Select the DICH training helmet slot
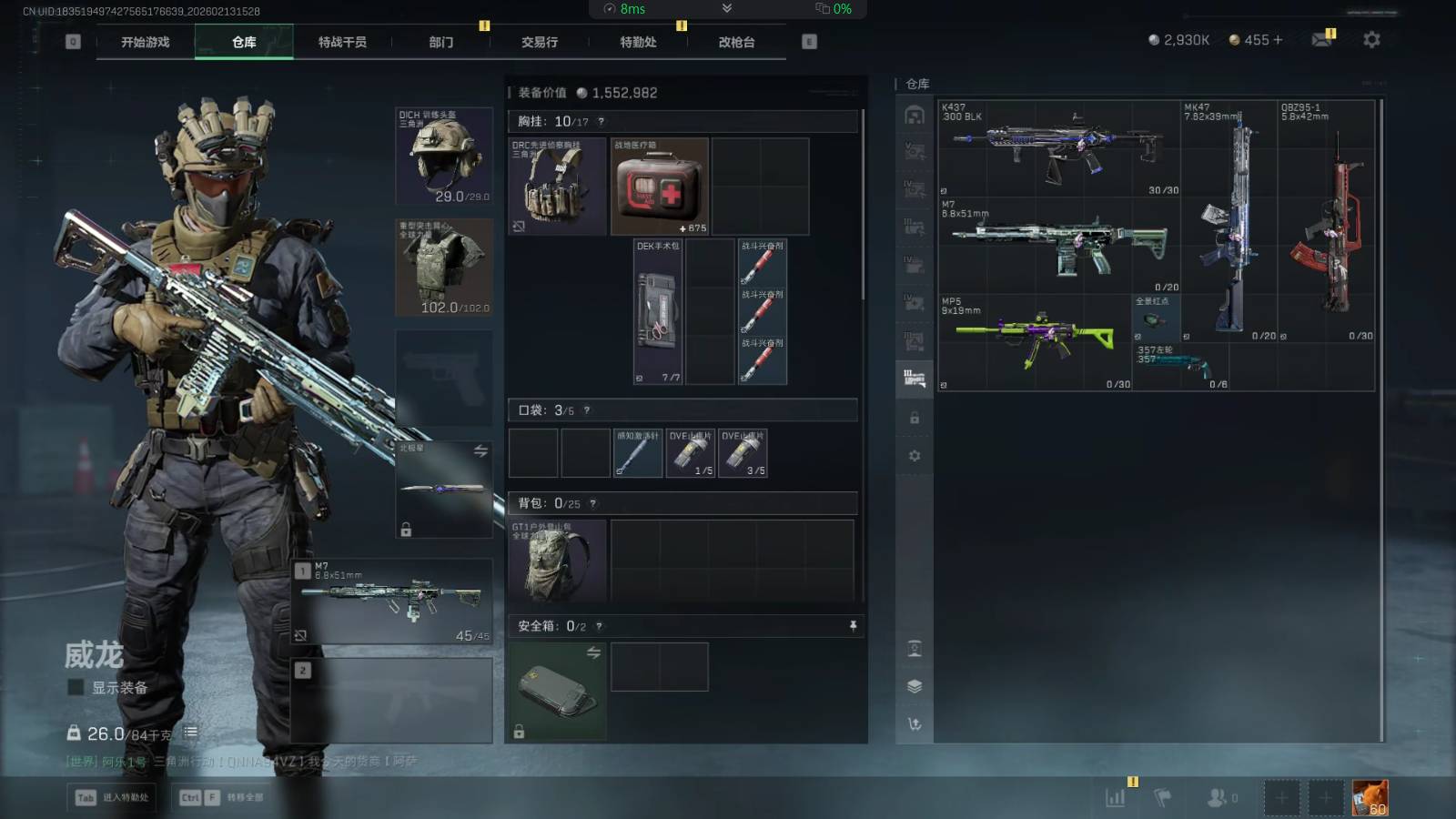The width and height of the screenshot is (1456, 819). click(444, 156)
